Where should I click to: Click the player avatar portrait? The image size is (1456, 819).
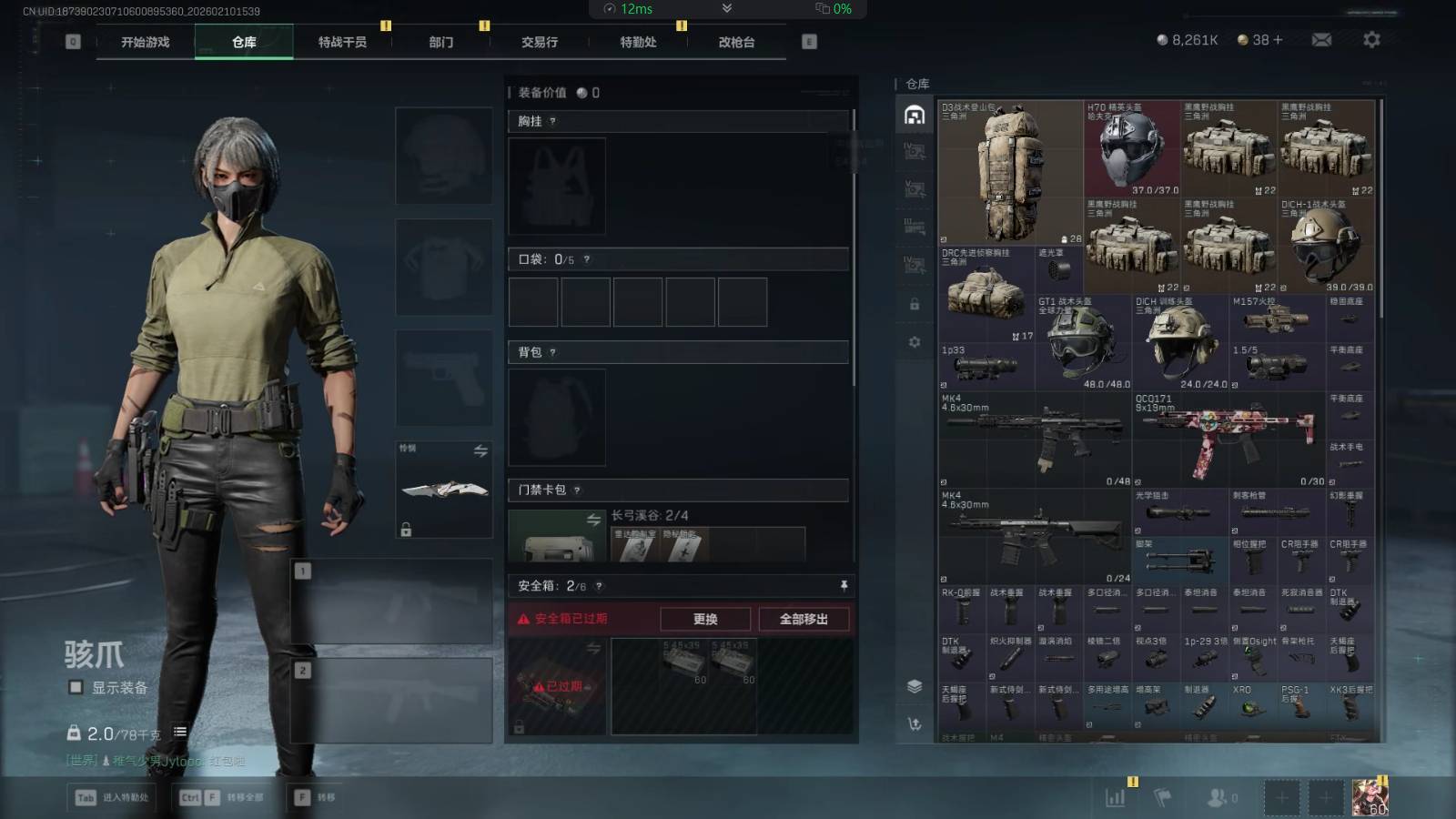coord(1370,797)
